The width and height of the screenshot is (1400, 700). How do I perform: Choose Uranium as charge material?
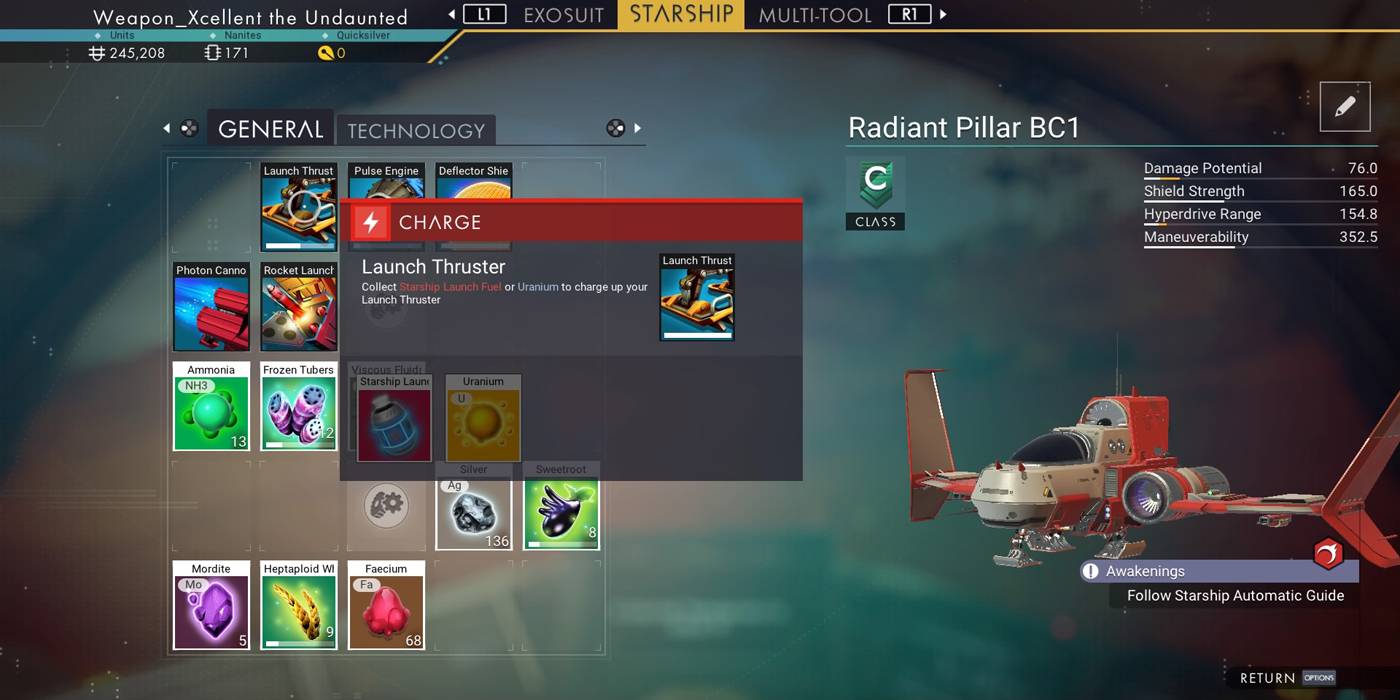coord(483,419)
